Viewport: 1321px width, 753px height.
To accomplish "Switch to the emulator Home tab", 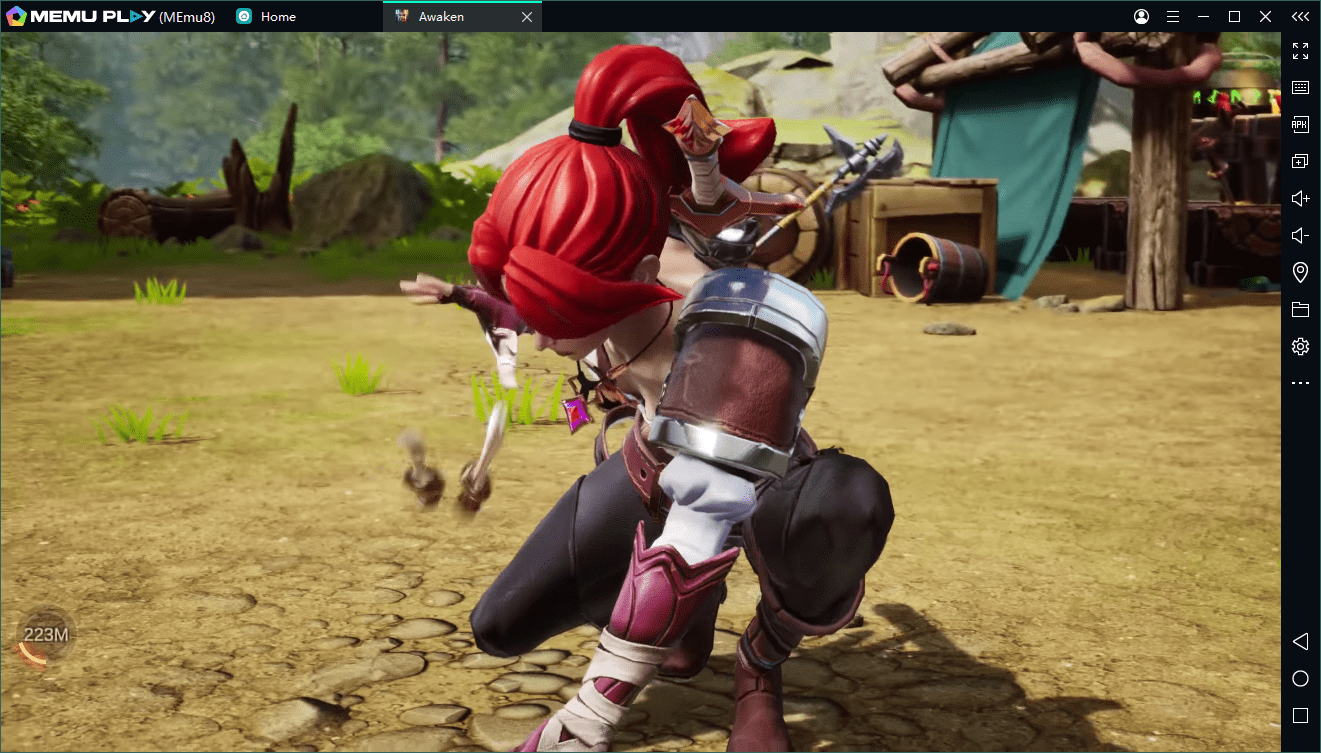I will [x=277, y=17].
